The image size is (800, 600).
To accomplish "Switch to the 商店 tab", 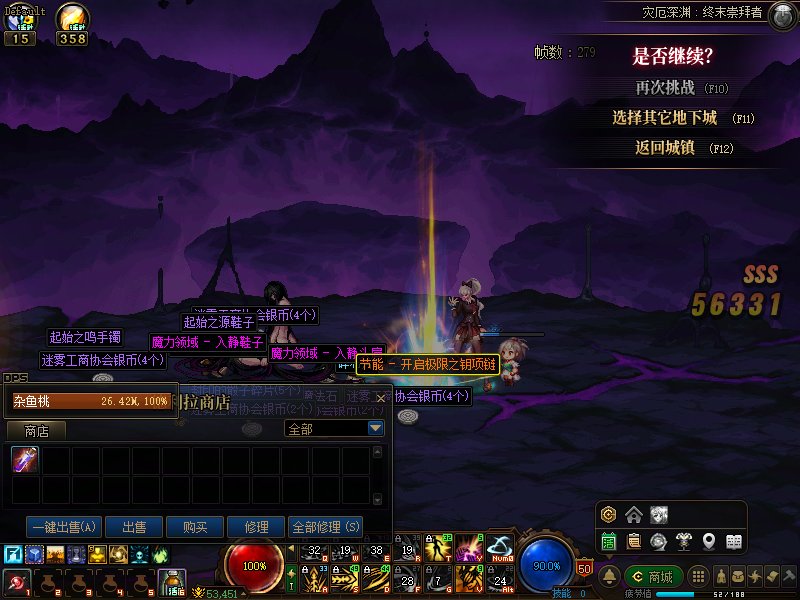I will 37,430.
